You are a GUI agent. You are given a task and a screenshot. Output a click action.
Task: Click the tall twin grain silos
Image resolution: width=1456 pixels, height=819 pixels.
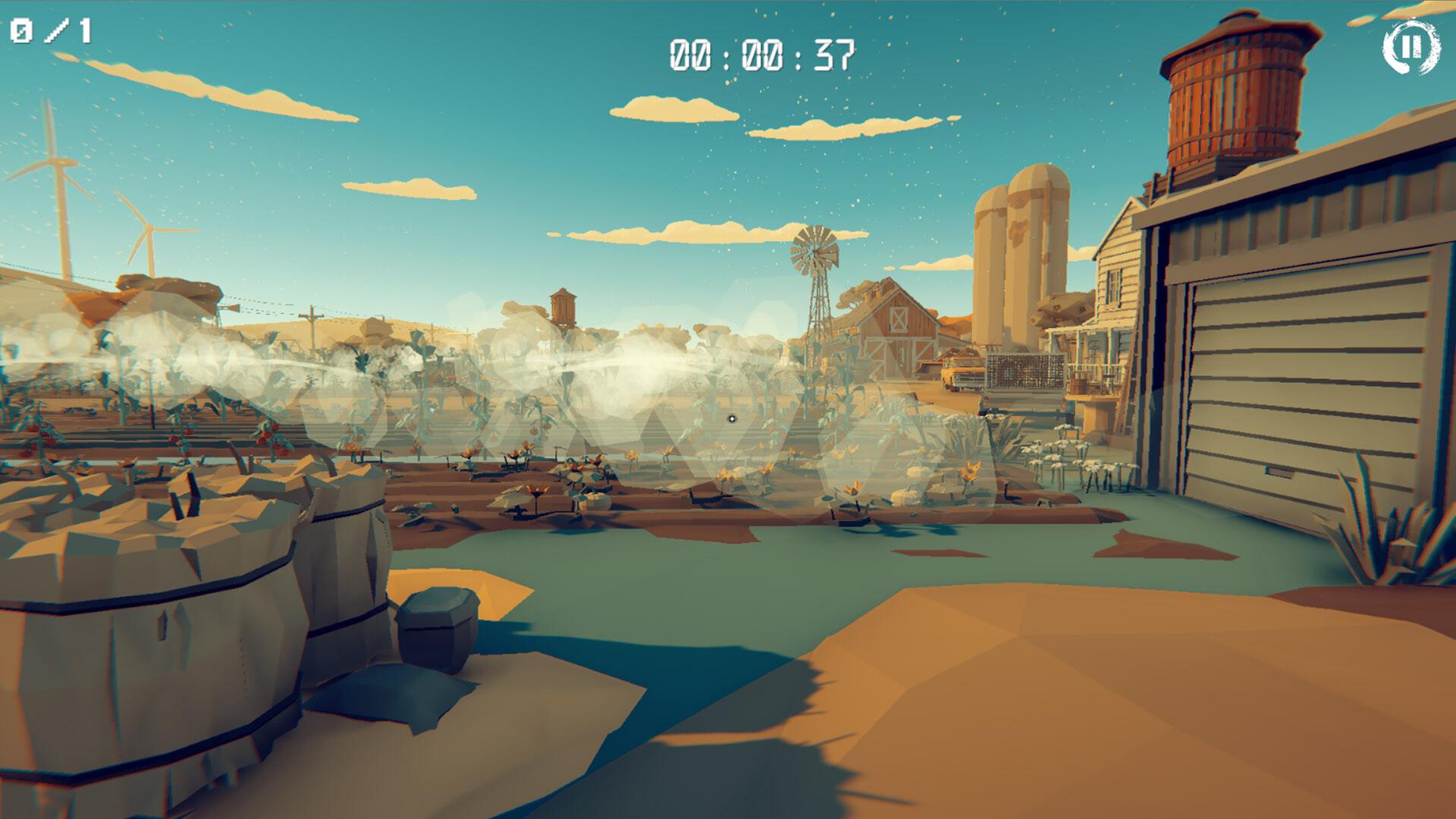(1020, 250)
